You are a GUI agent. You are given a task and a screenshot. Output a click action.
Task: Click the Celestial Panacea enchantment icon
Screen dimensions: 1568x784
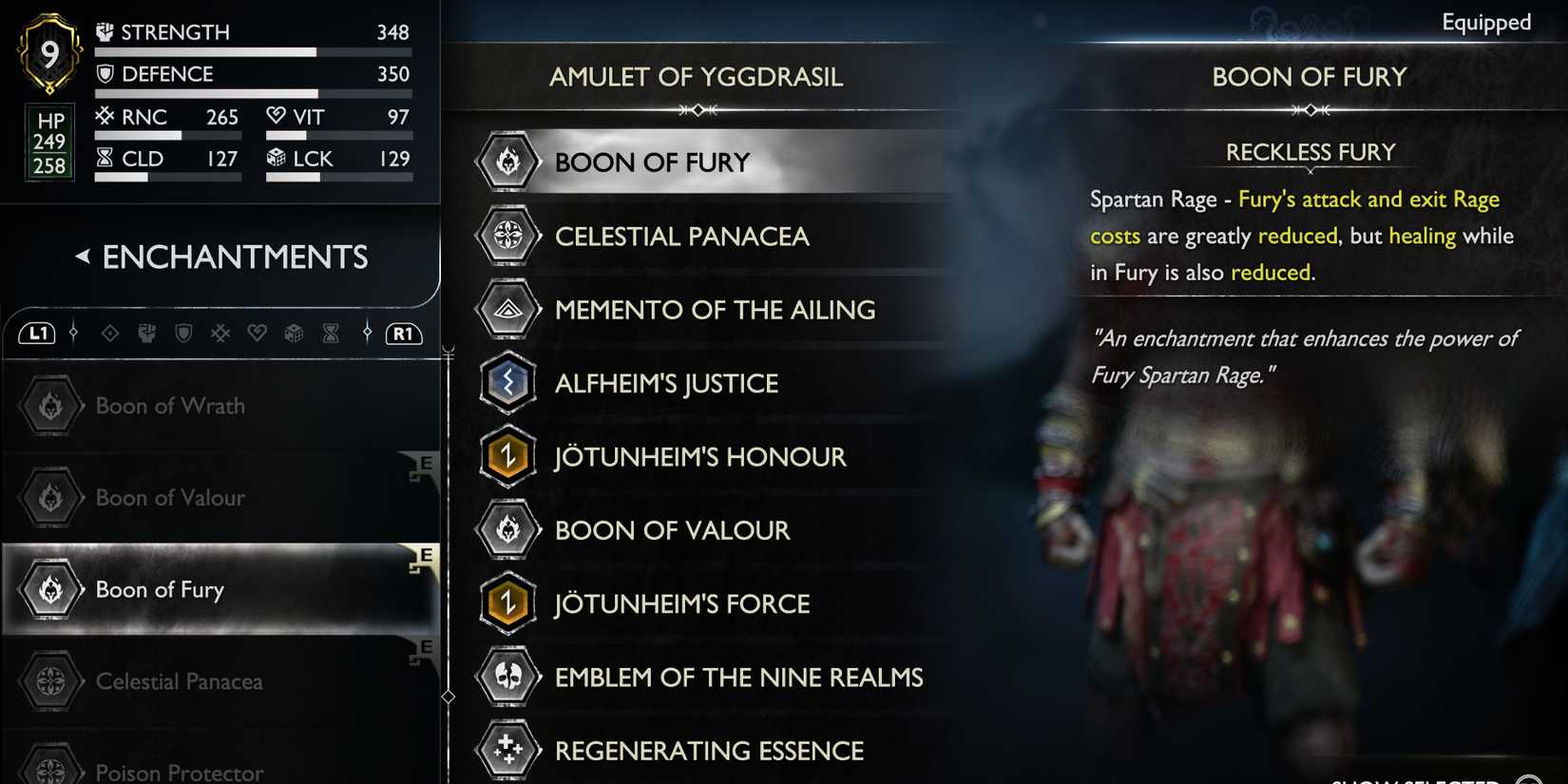507,236
